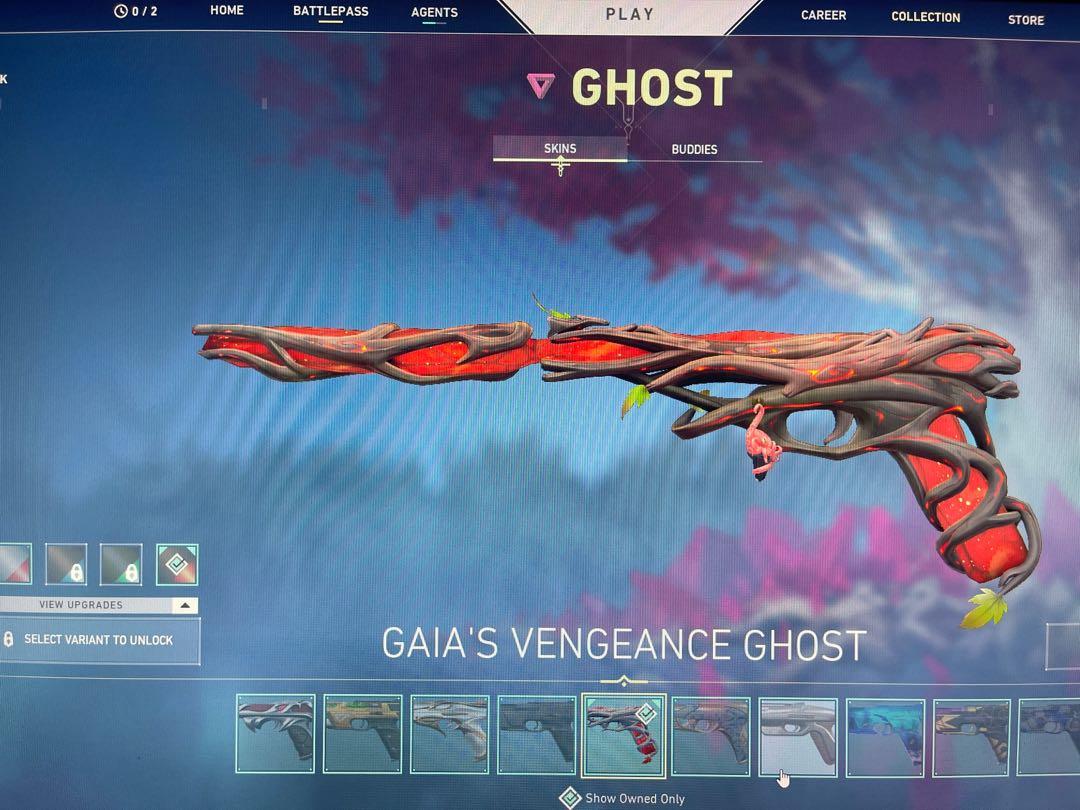This screenshot has height=810, width=1080.
Task: Select the Skins tab
Action: [x=560, y=148]
